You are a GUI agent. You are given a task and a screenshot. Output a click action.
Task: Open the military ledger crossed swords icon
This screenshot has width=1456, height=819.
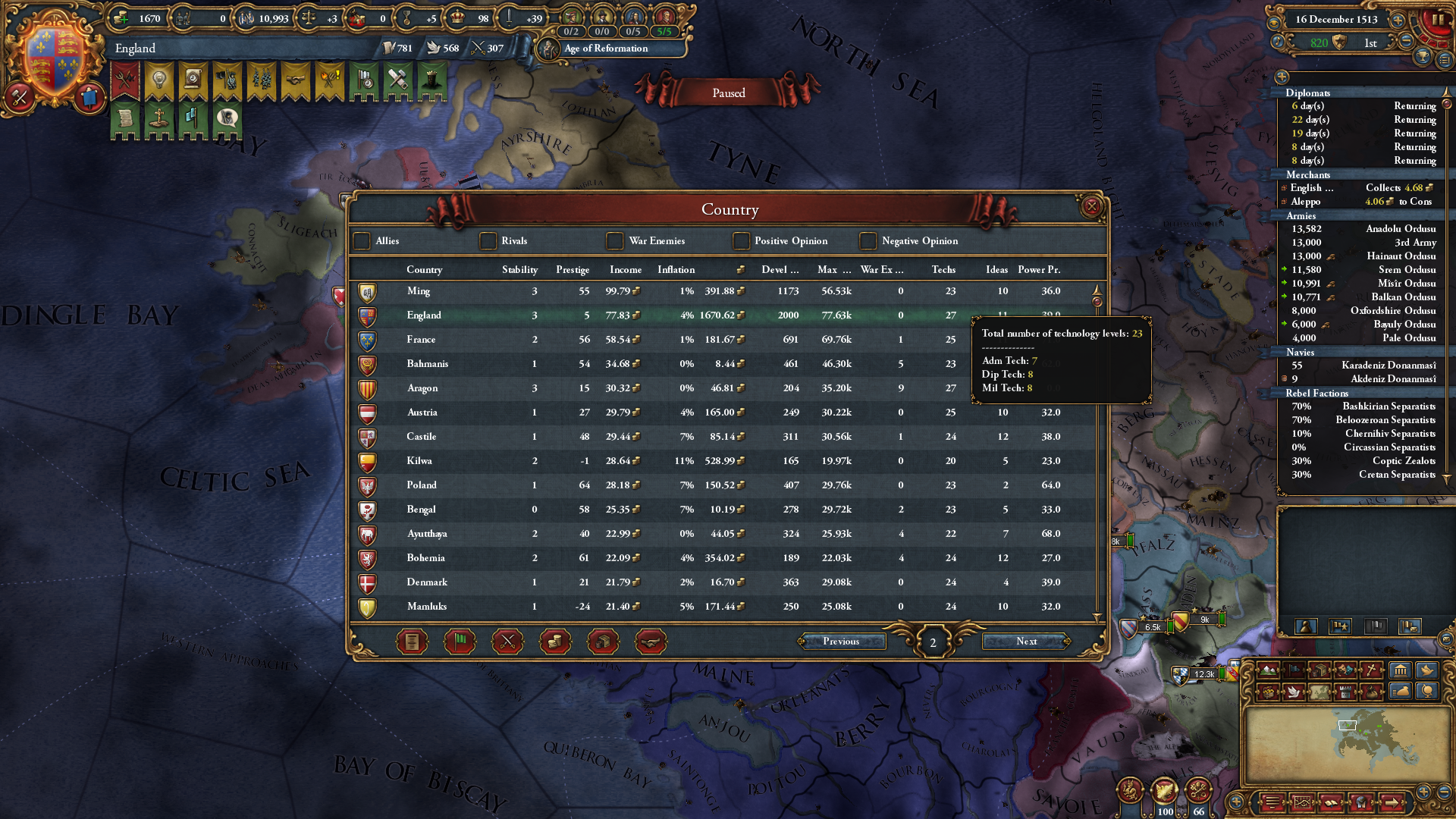[x=507, y=641]
